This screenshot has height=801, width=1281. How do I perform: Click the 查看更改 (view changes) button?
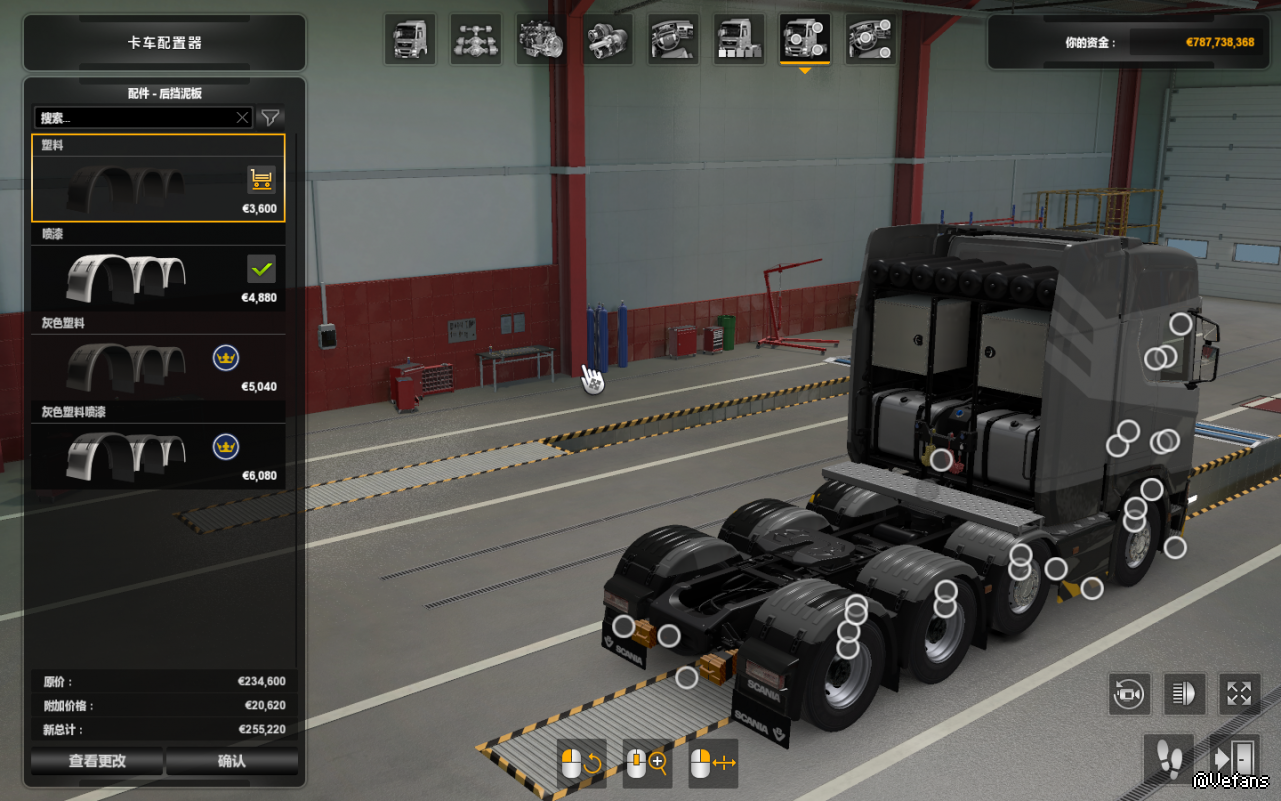point(97,761)
